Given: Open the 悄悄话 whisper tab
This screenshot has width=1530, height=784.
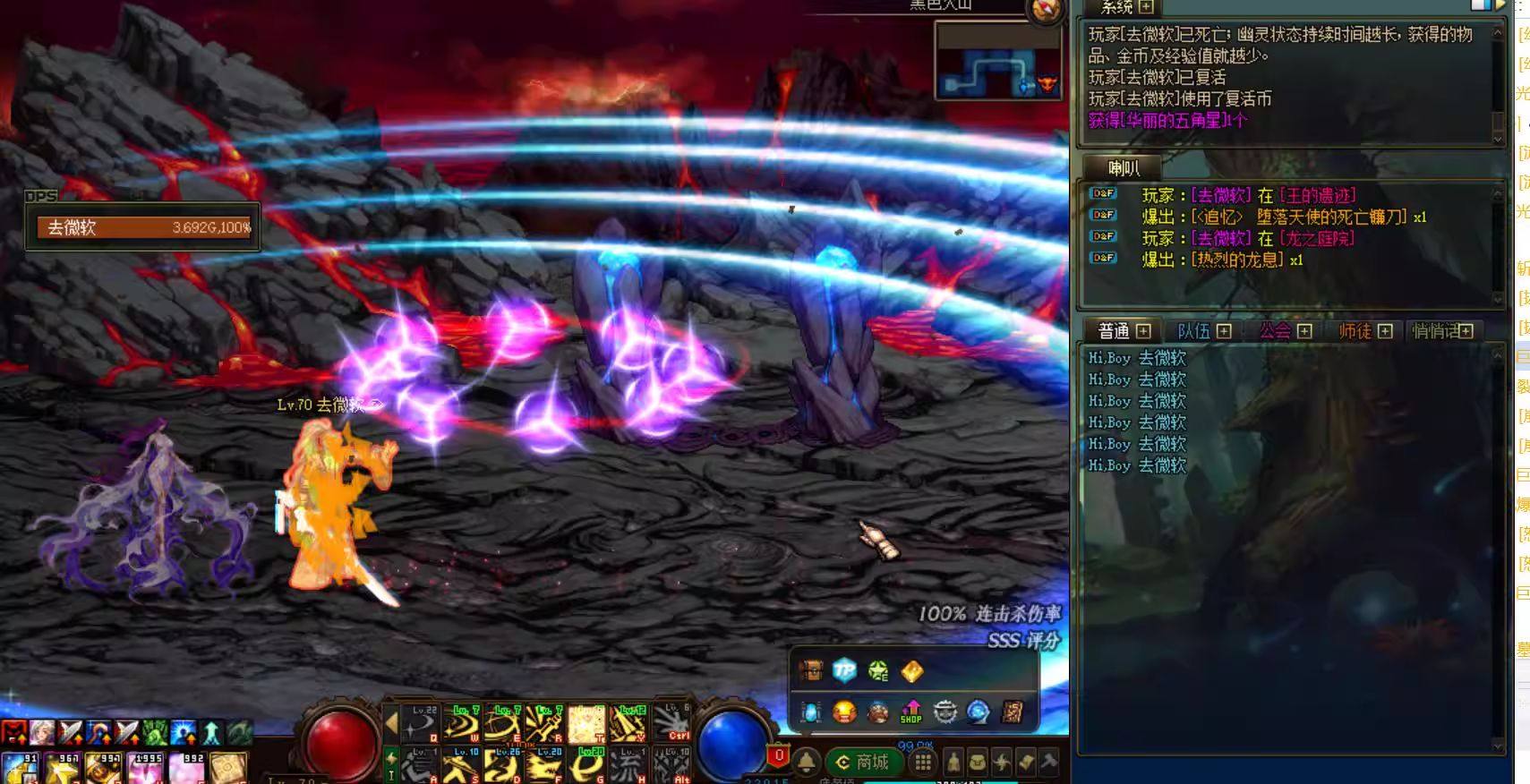Looking at the screenshot, I should (x=1435, y=331).
